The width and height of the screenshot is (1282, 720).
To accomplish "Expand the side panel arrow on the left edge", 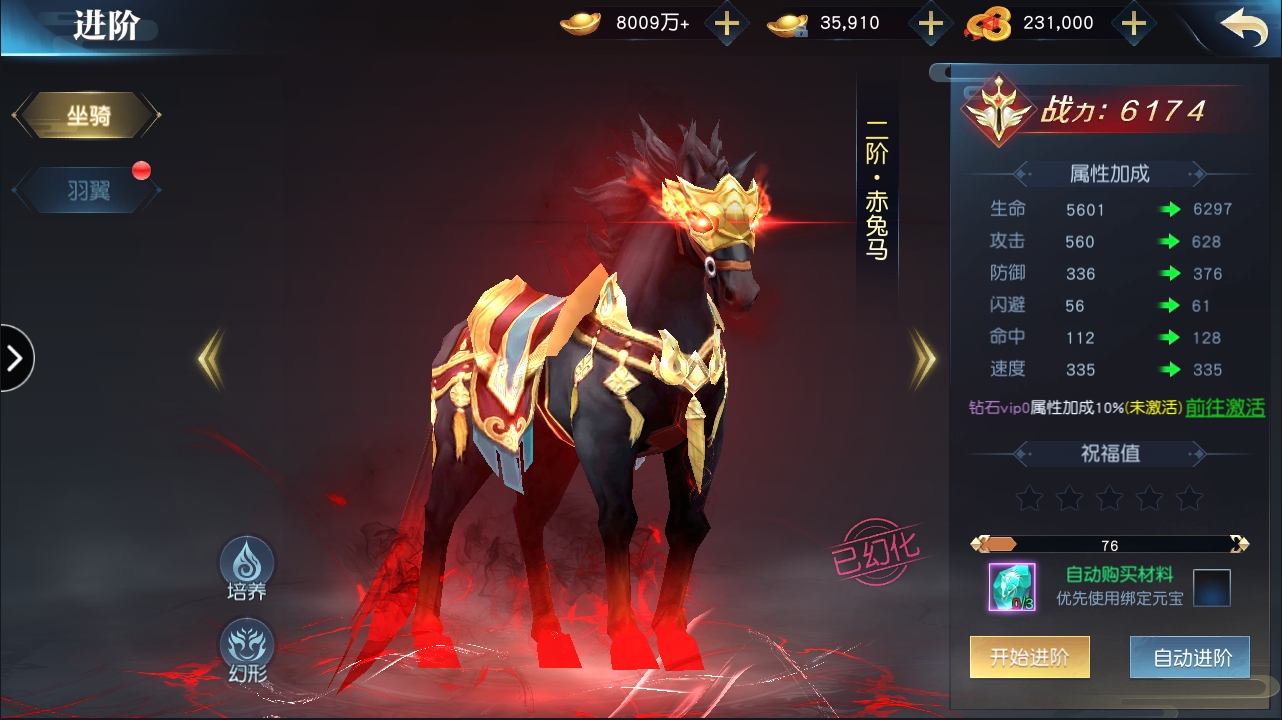I will 15,358.
